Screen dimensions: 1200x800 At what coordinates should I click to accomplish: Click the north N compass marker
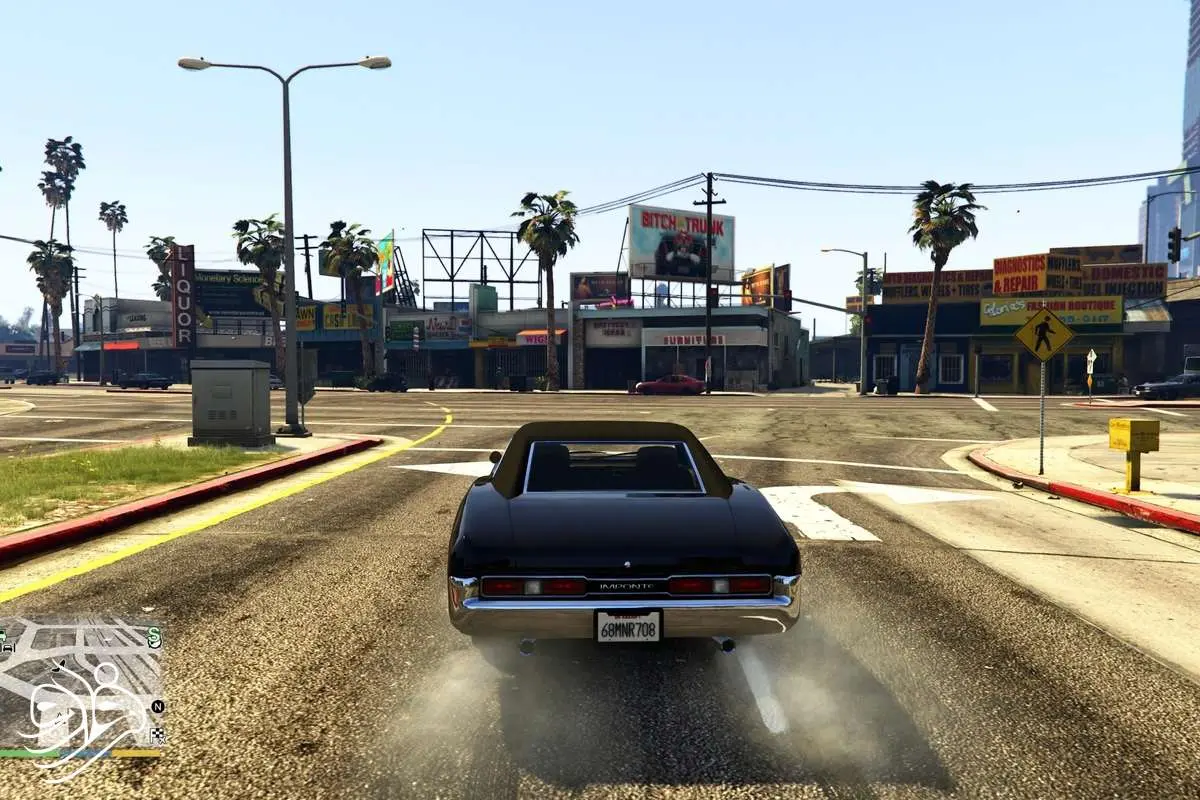[x=157, y=707]
